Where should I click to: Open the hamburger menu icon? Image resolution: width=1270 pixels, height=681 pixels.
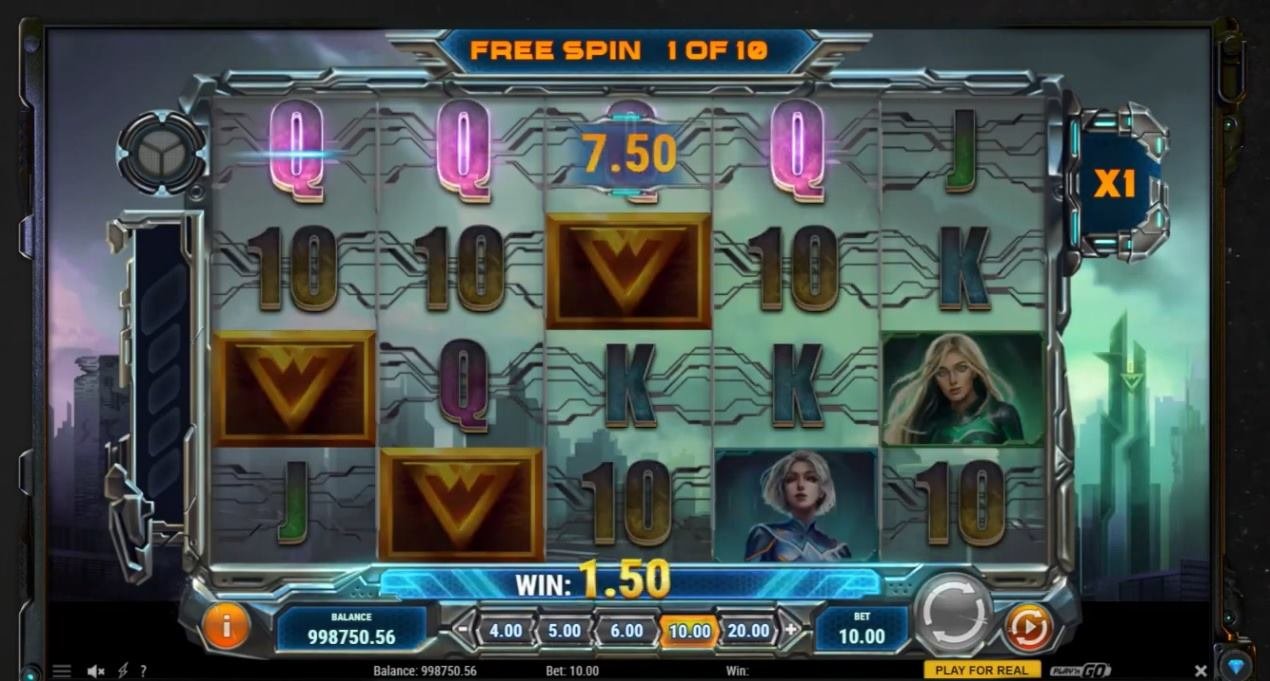coord(62,671)
